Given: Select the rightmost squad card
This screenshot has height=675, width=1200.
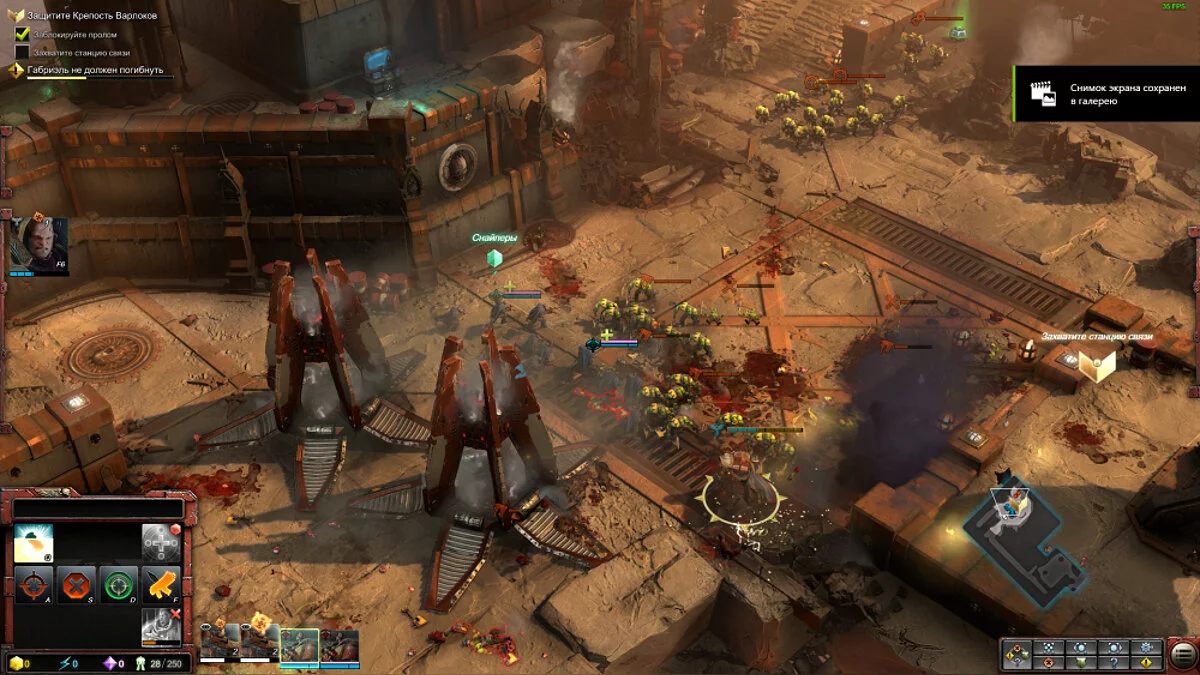Looking at the screenshot, I should [340, 646].
